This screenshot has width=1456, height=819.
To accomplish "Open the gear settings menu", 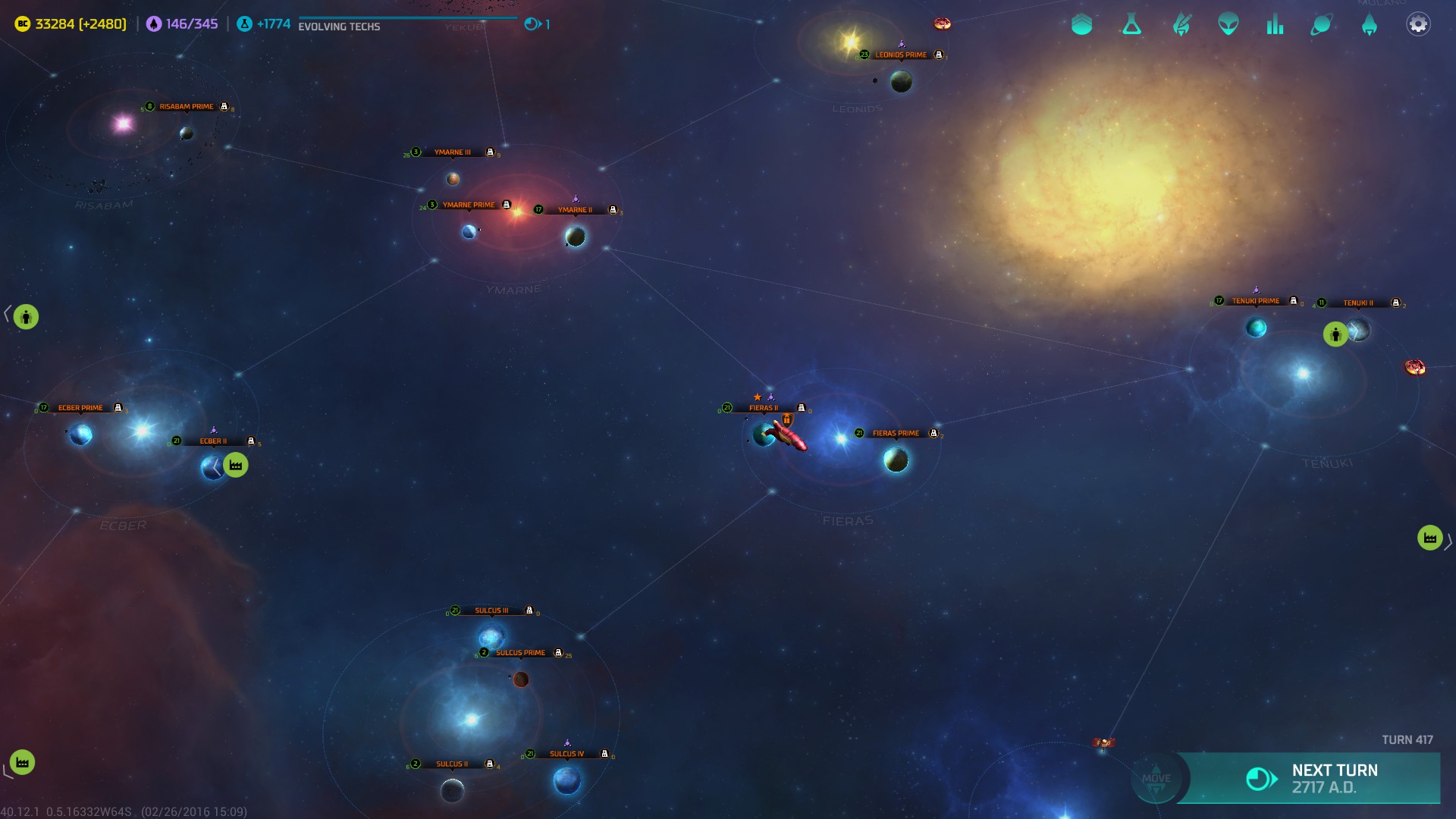I will [1418, 25].
